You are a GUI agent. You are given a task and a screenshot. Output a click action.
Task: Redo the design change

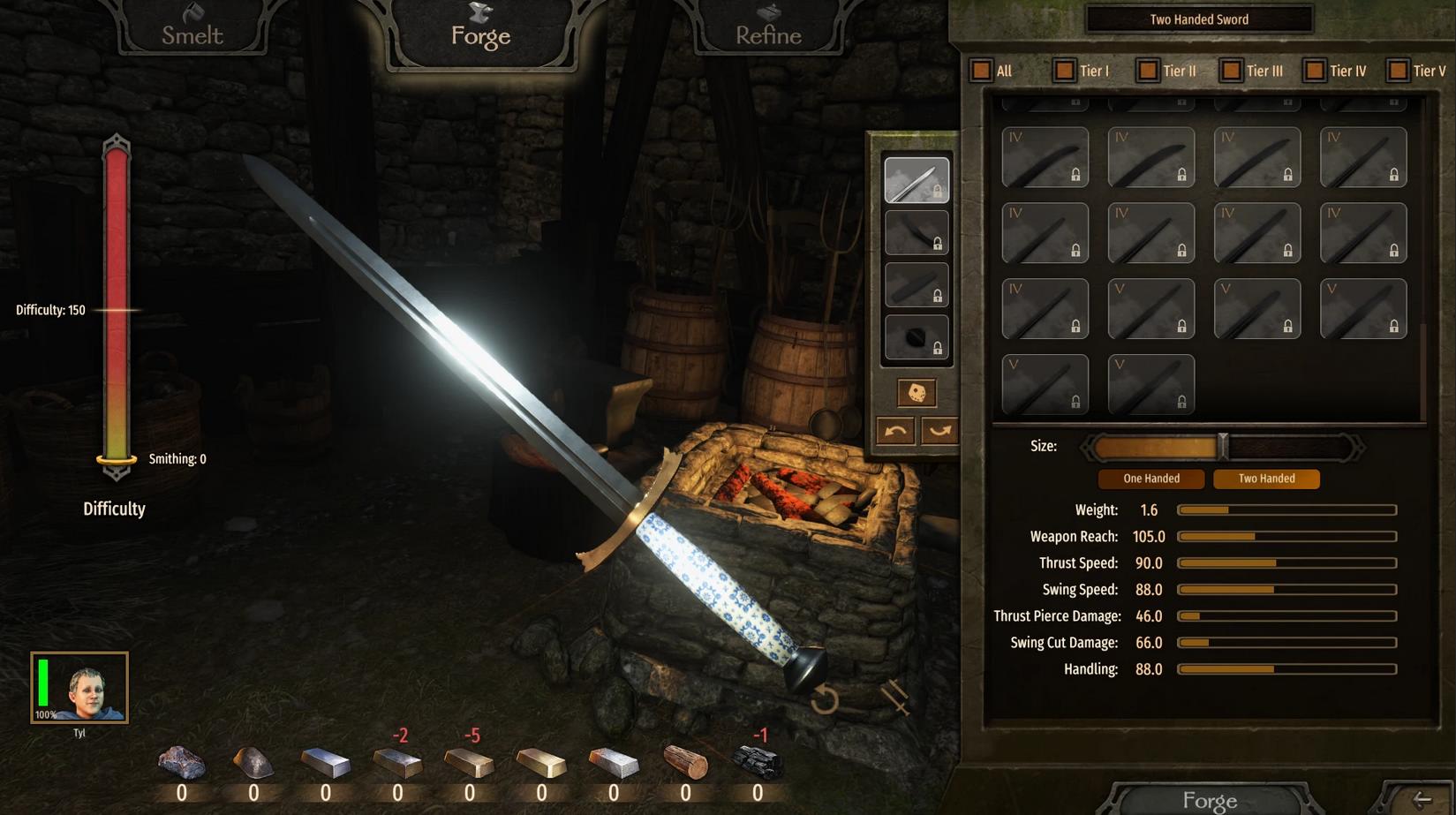coord(939,431)
